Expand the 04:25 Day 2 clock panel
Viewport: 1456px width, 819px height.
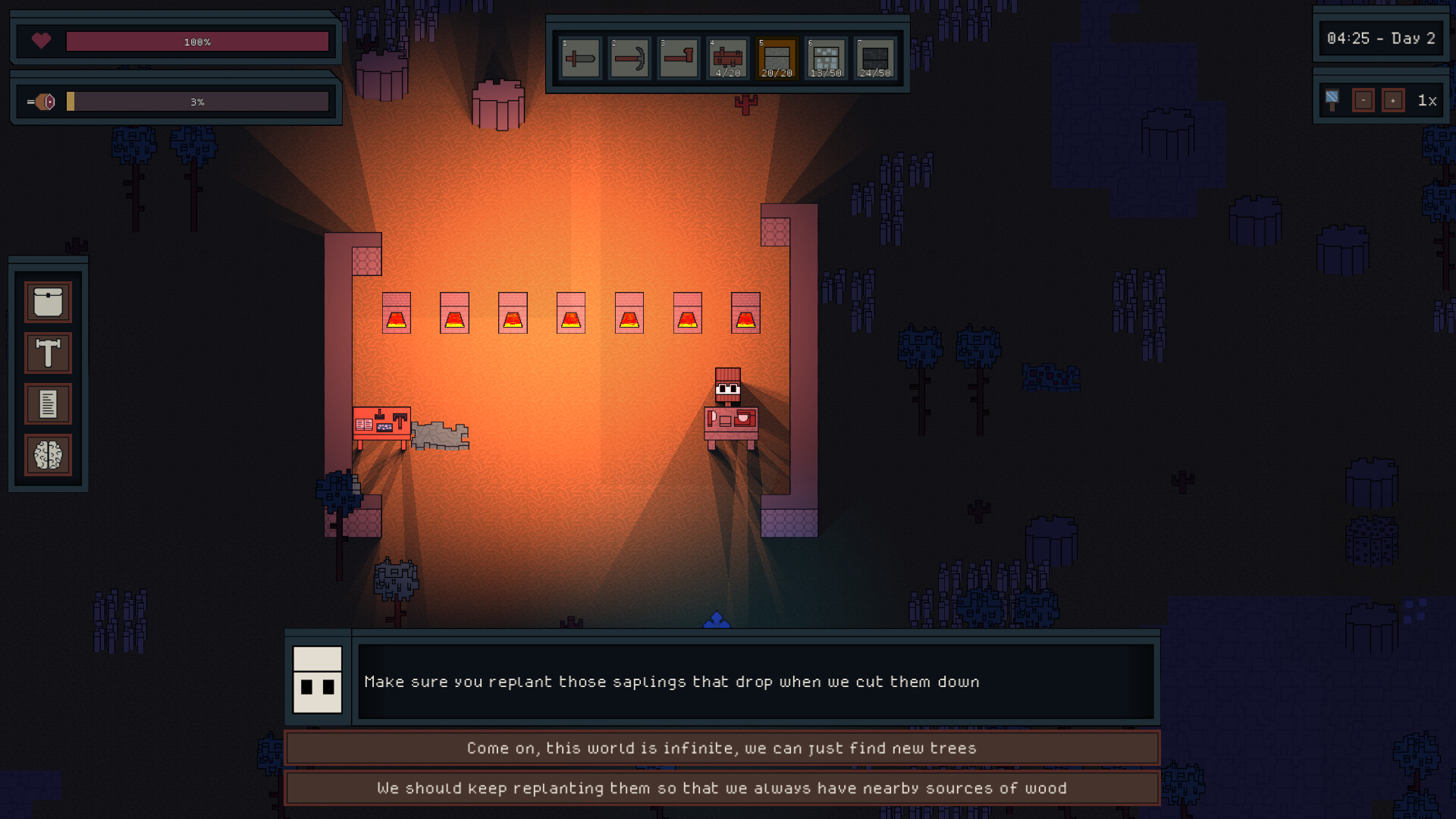pyautogui.click(x=1382, y=38)
